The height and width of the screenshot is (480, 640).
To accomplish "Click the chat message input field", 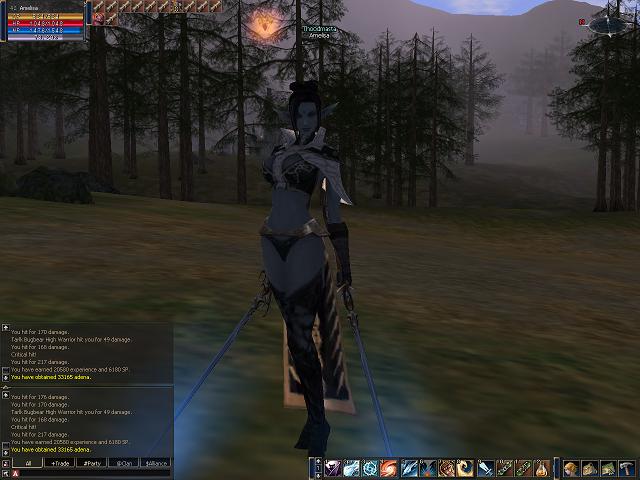I will point(90,474).
